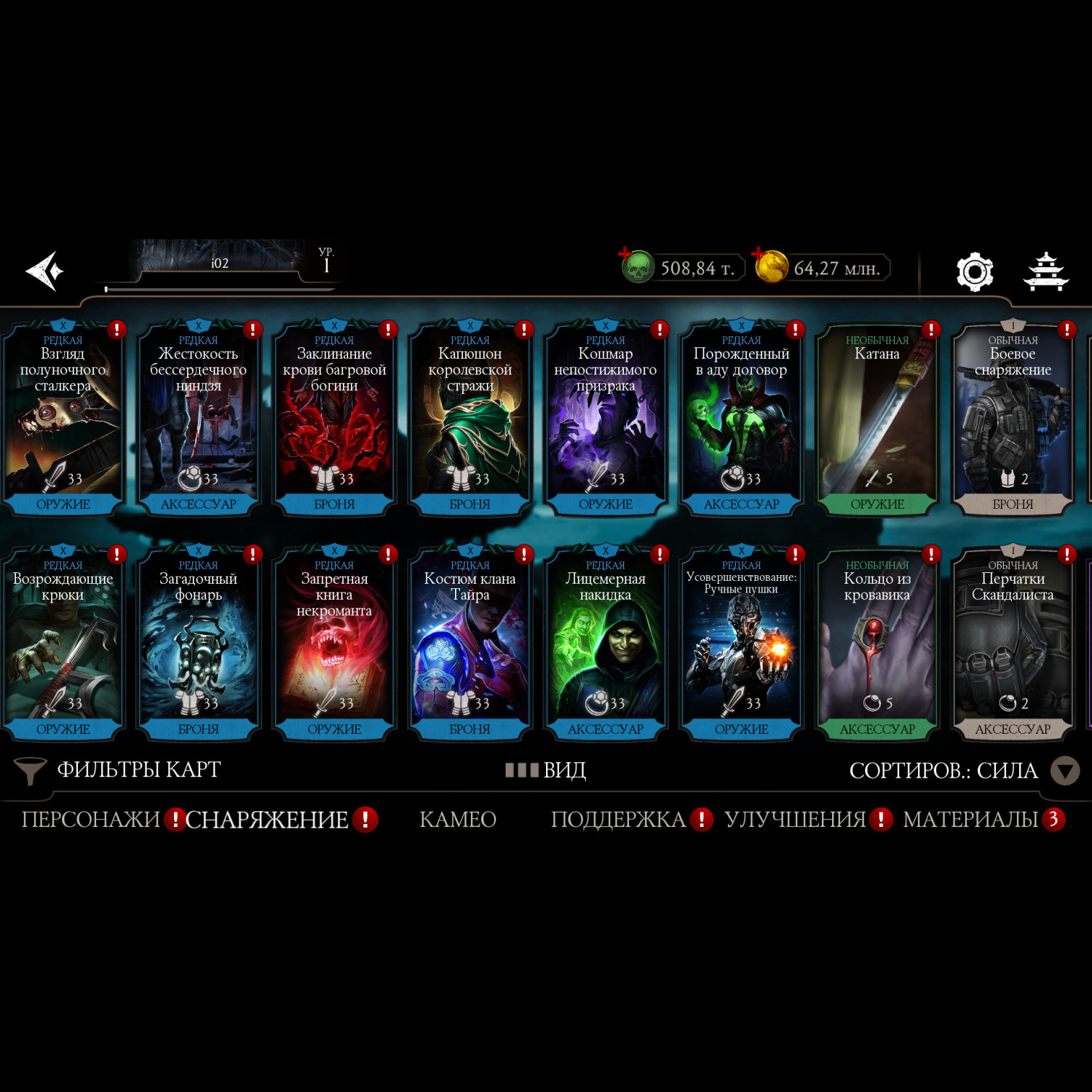
Task: Change the card view with Вид
Action: [x=546, y=770]
